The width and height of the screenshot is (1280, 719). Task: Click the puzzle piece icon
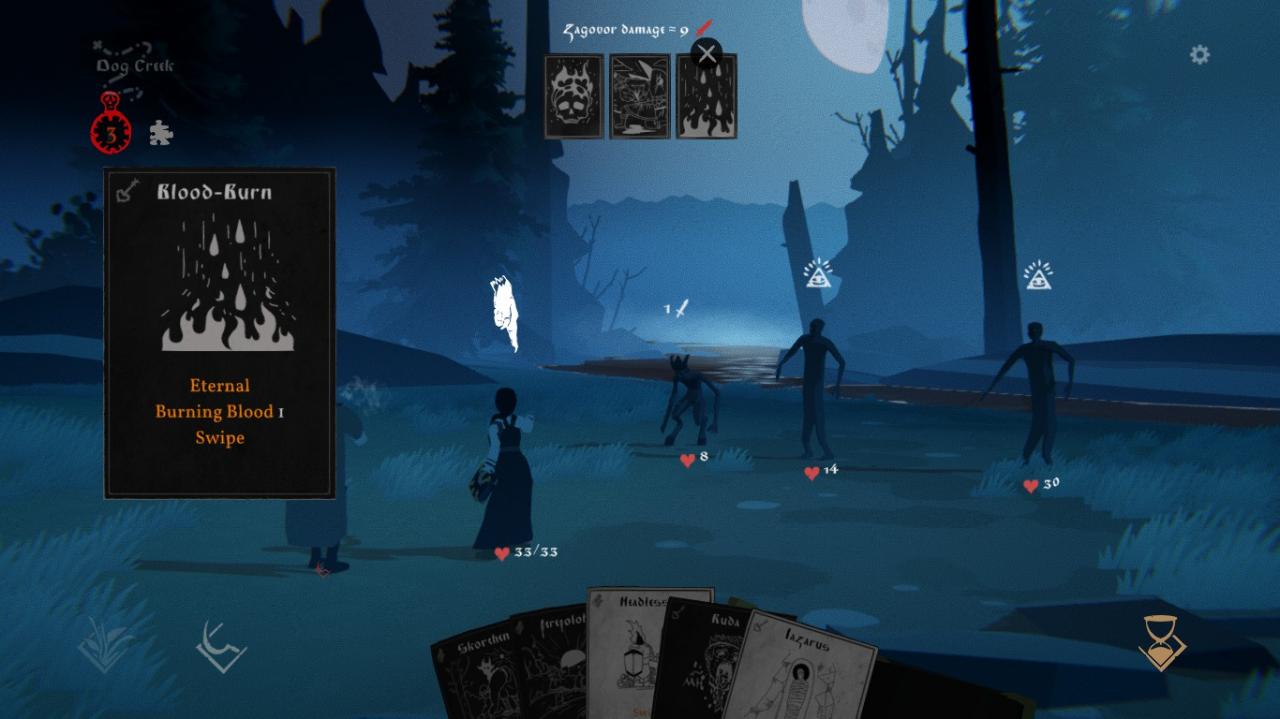(161, 133)
